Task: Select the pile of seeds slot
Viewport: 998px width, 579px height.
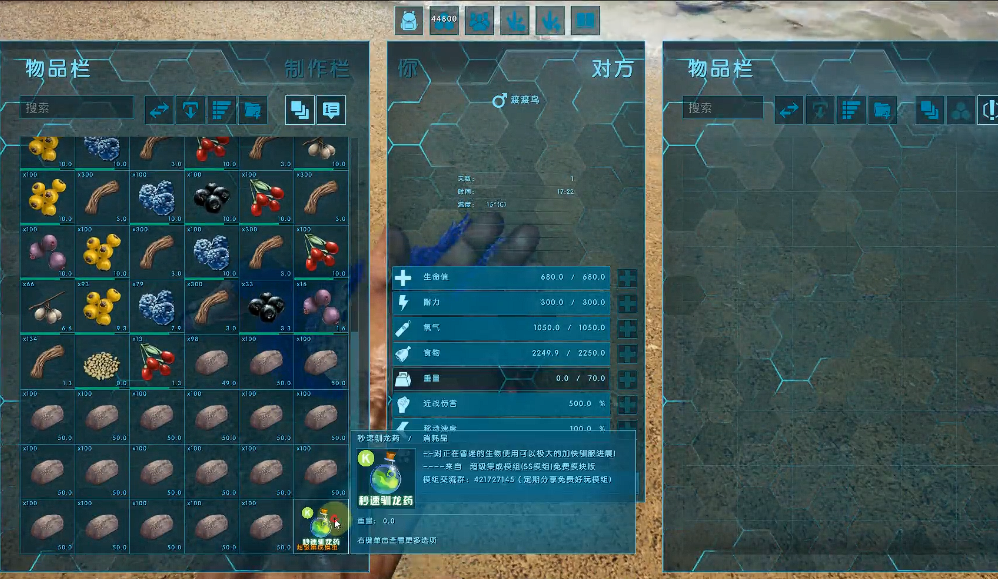Action: point(104,364)
